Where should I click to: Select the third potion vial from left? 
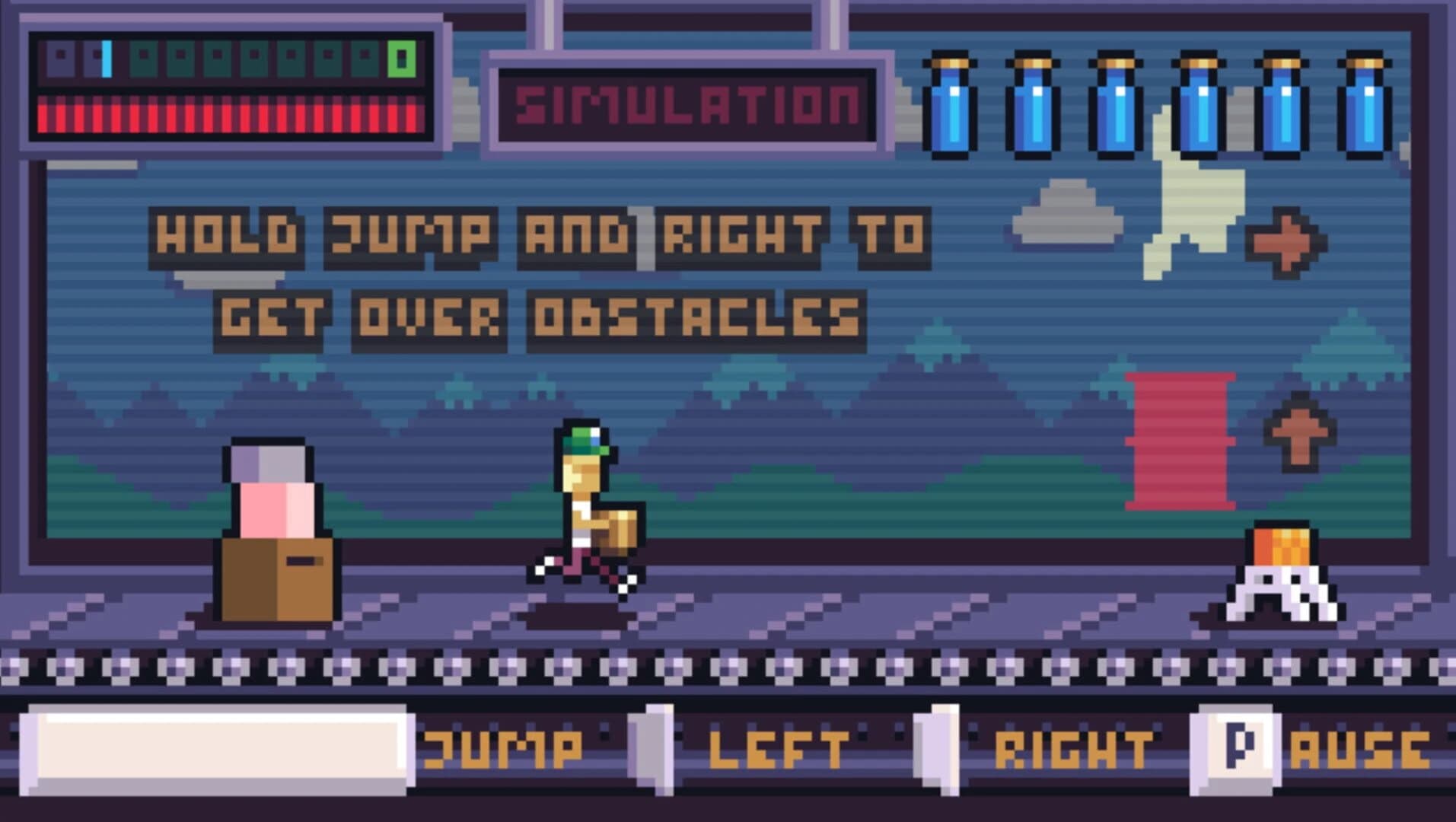click(x=1117, y=103)
